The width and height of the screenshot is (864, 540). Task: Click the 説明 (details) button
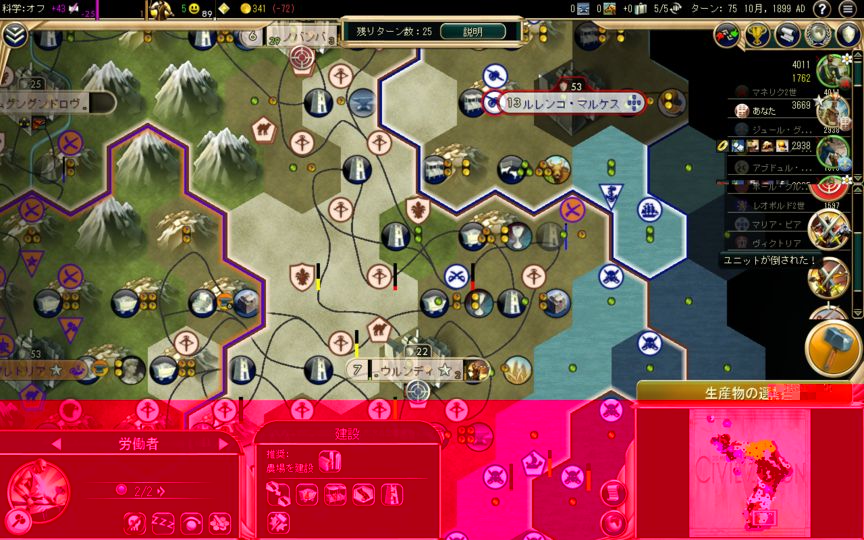tap(472, 31)
